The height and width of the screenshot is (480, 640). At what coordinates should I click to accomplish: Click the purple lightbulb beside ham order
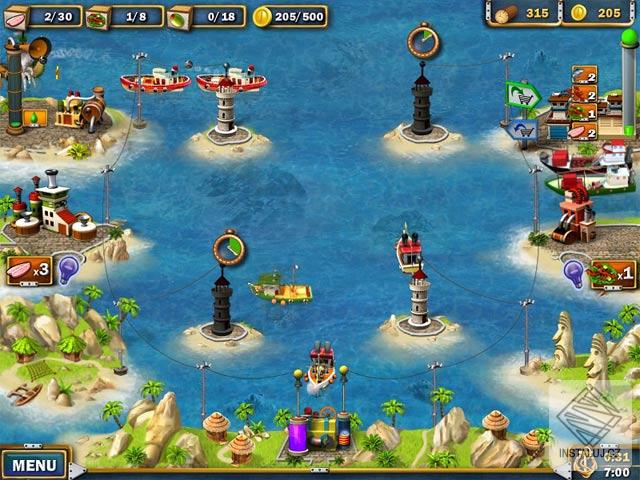click(x=68, y=268)
